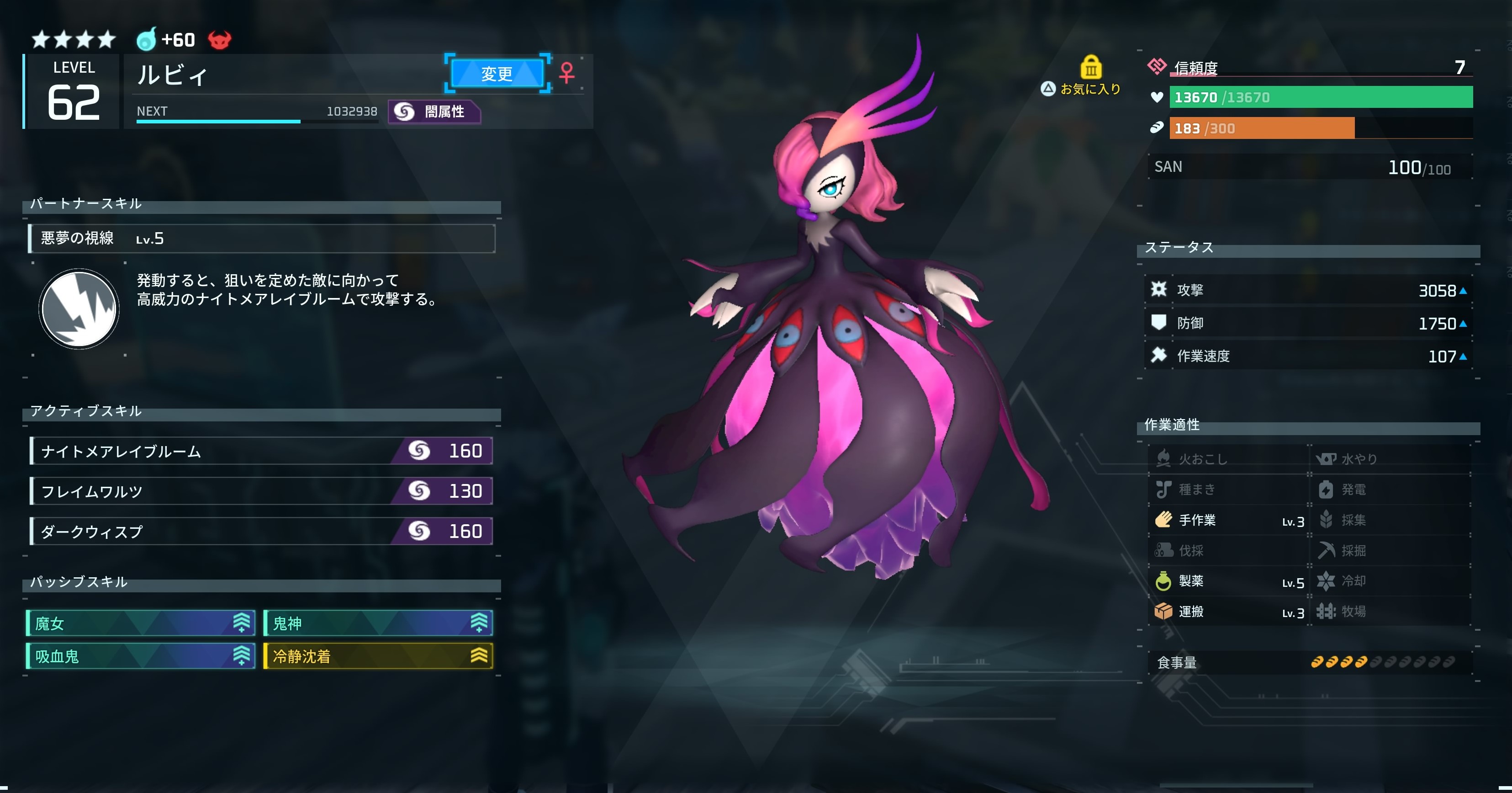Select the 製薬 work suitability entry
Viewport: 1512px width, 793px height.
pos(1228,581)
